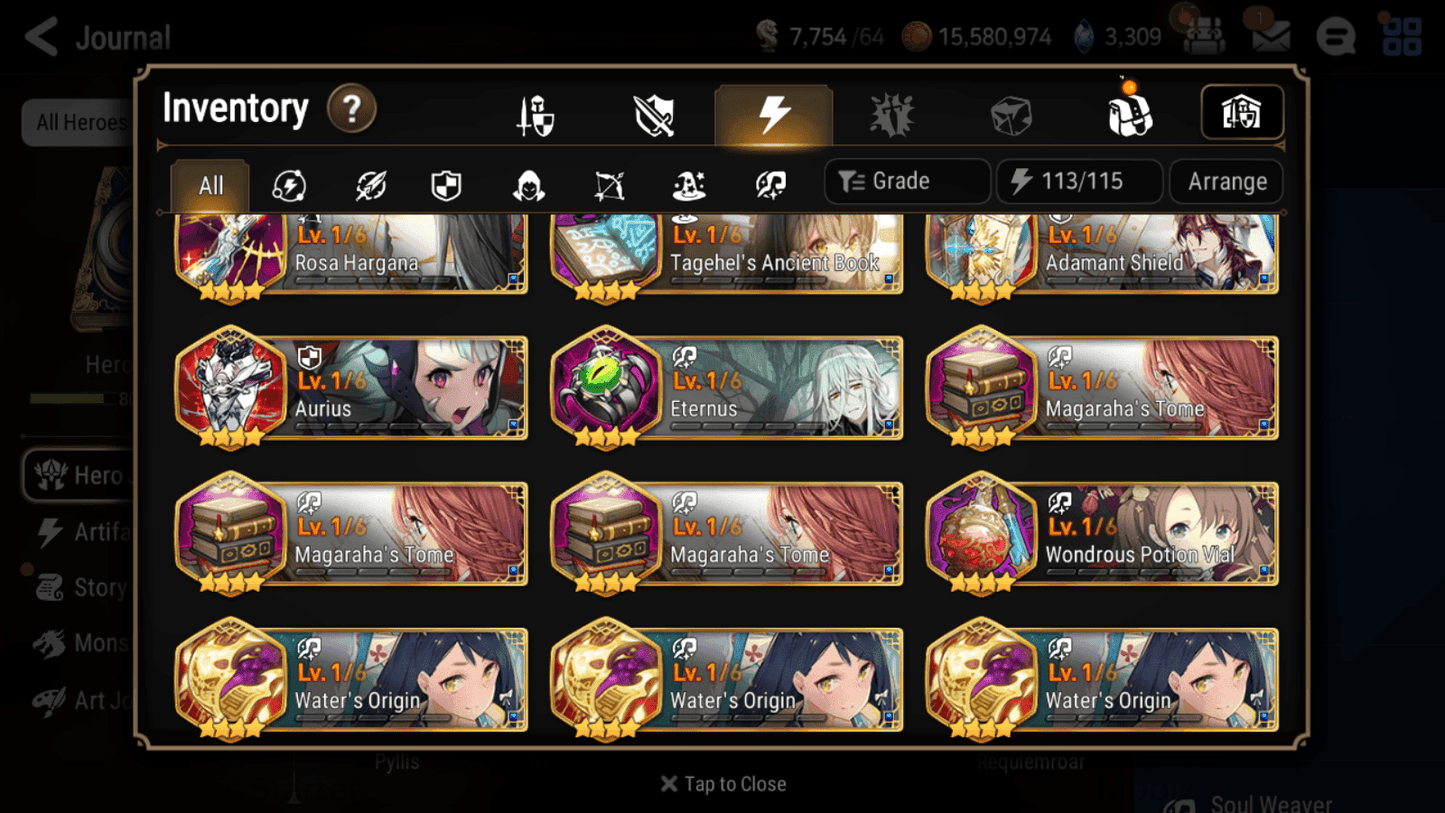Open the consumables backpack tab icon
Screen dimensions: 1445x813
1128,113
